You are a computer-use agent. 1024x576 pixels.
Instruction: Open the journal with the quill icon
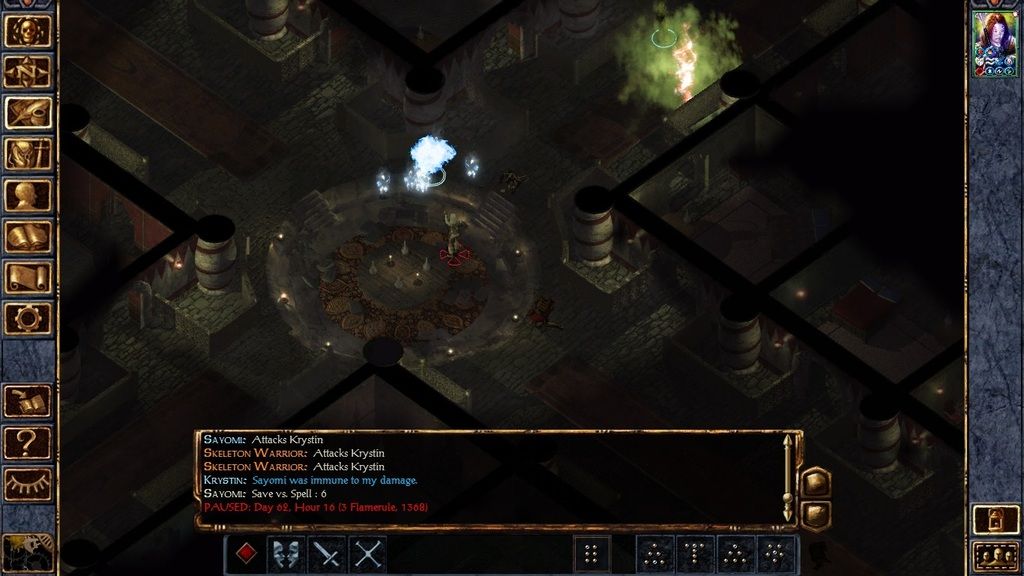tap(28, 113)
